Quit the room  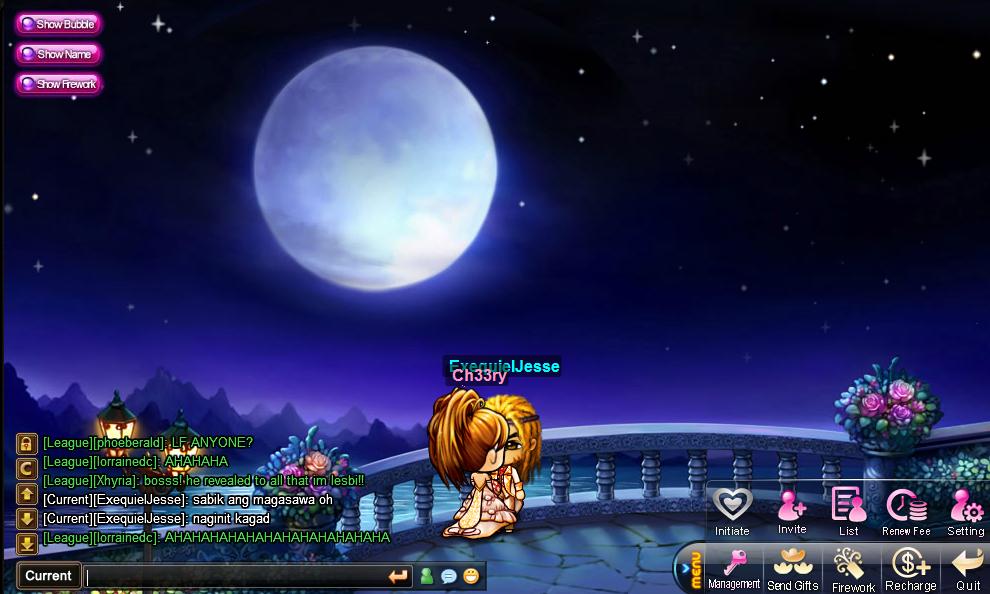pyautogui.click(x=967, y=567)
